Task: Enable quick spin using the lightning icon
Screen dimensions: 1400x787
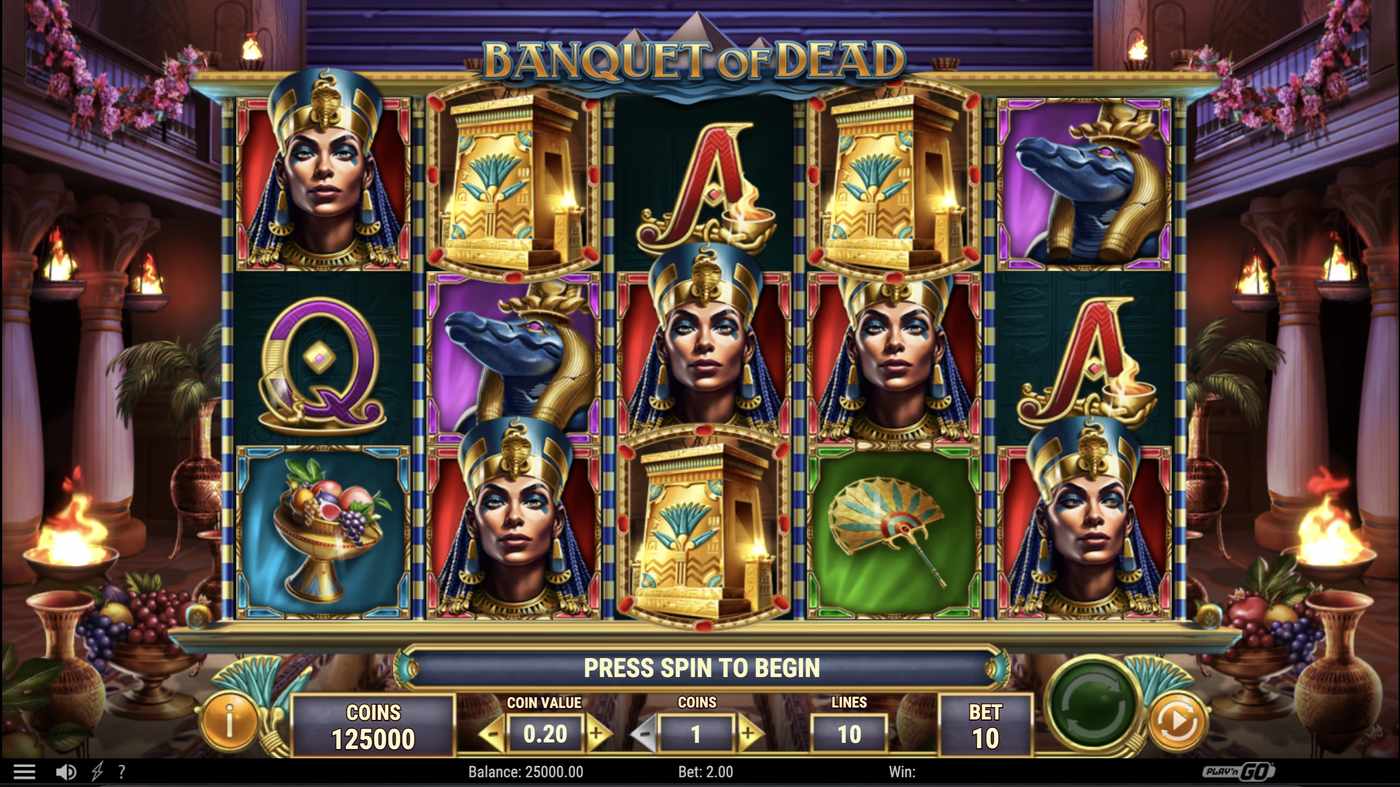Action: [x=95, y=770]
